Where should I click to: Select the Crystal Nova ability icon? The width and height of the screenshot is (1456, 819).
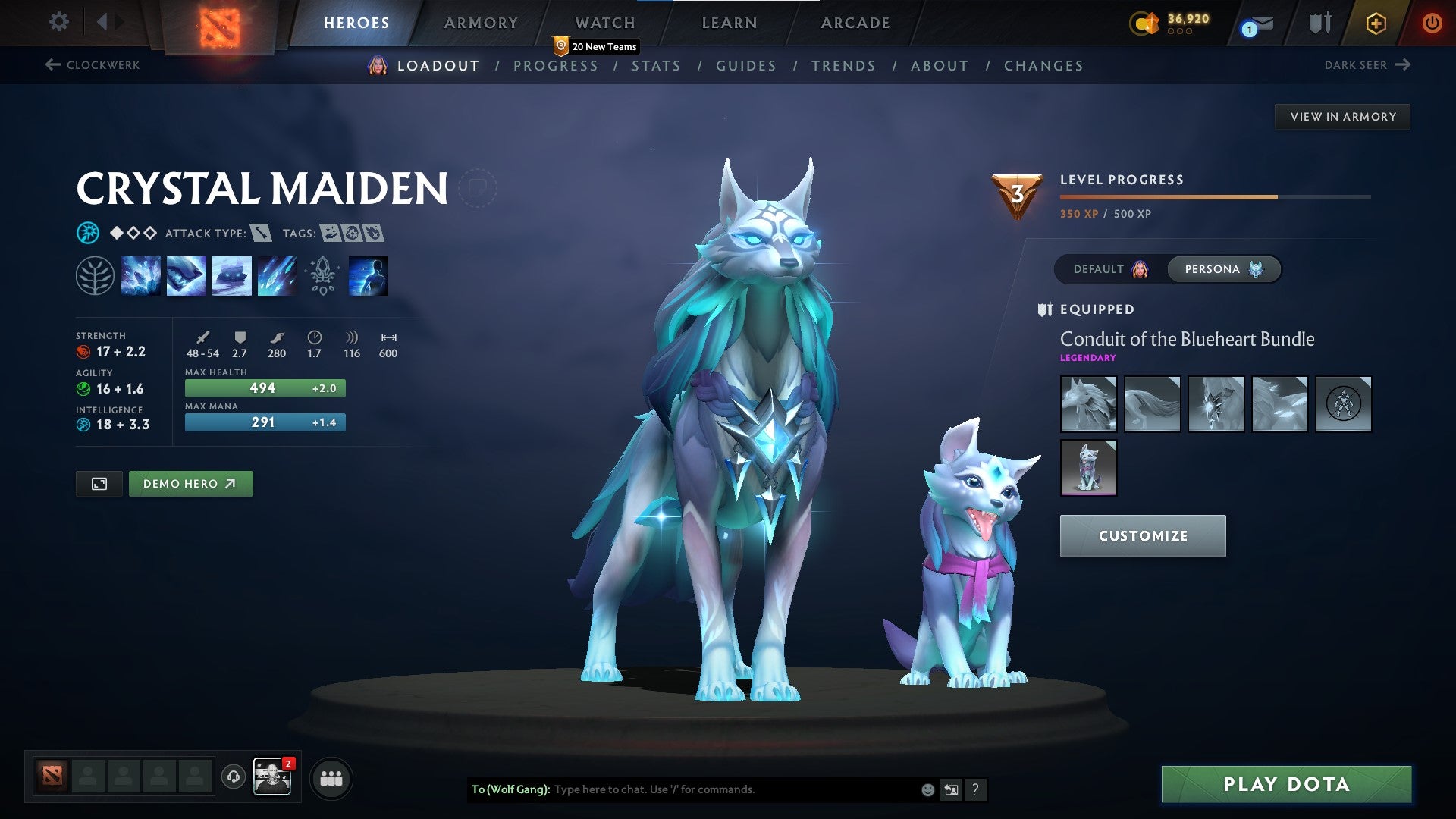click(142, 275)
